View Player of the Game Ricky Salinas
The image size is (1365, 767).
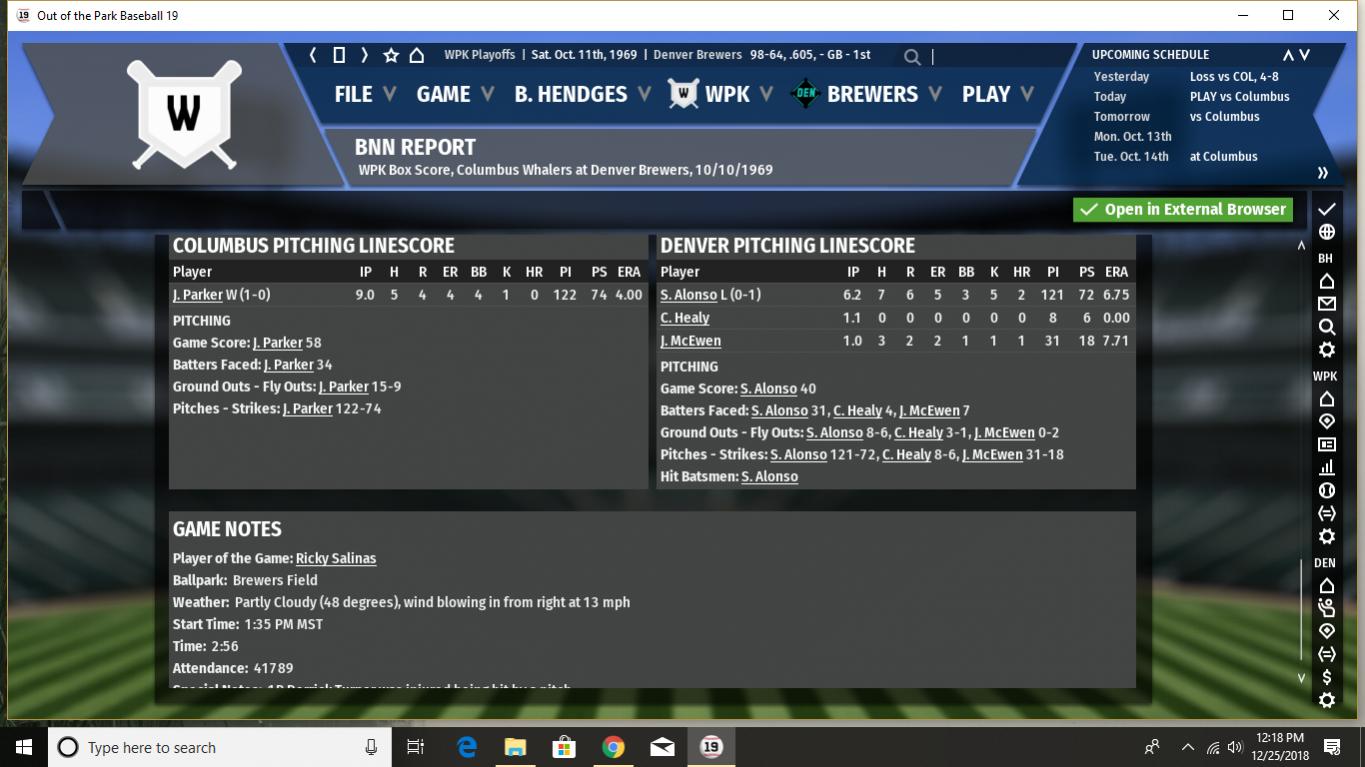[336, 558]
